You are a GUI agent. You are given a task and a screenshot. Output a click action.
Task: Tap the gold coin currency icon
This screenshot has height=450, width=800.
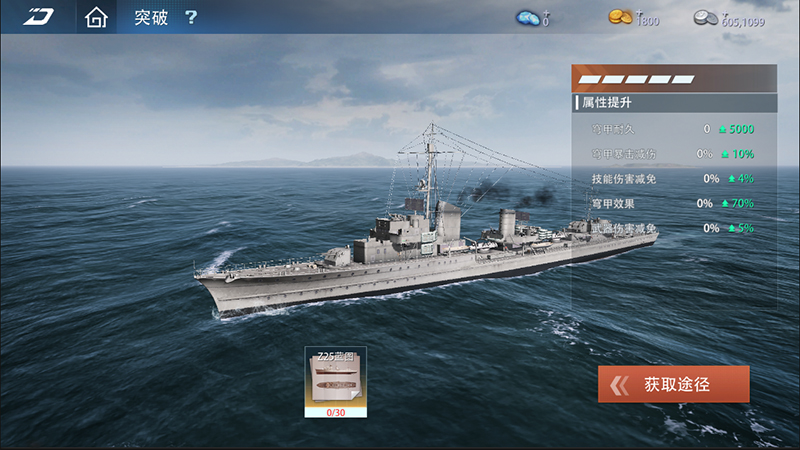click(x=620, y=17)
